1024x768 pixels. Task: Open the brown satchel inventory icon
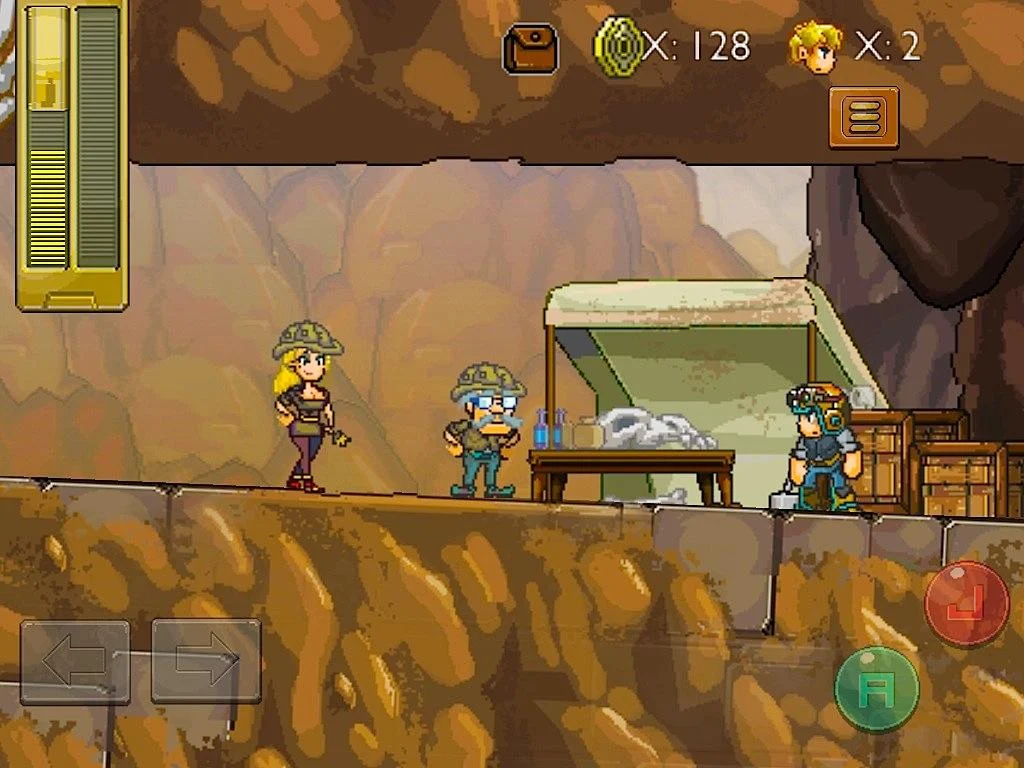coord(530,48)
